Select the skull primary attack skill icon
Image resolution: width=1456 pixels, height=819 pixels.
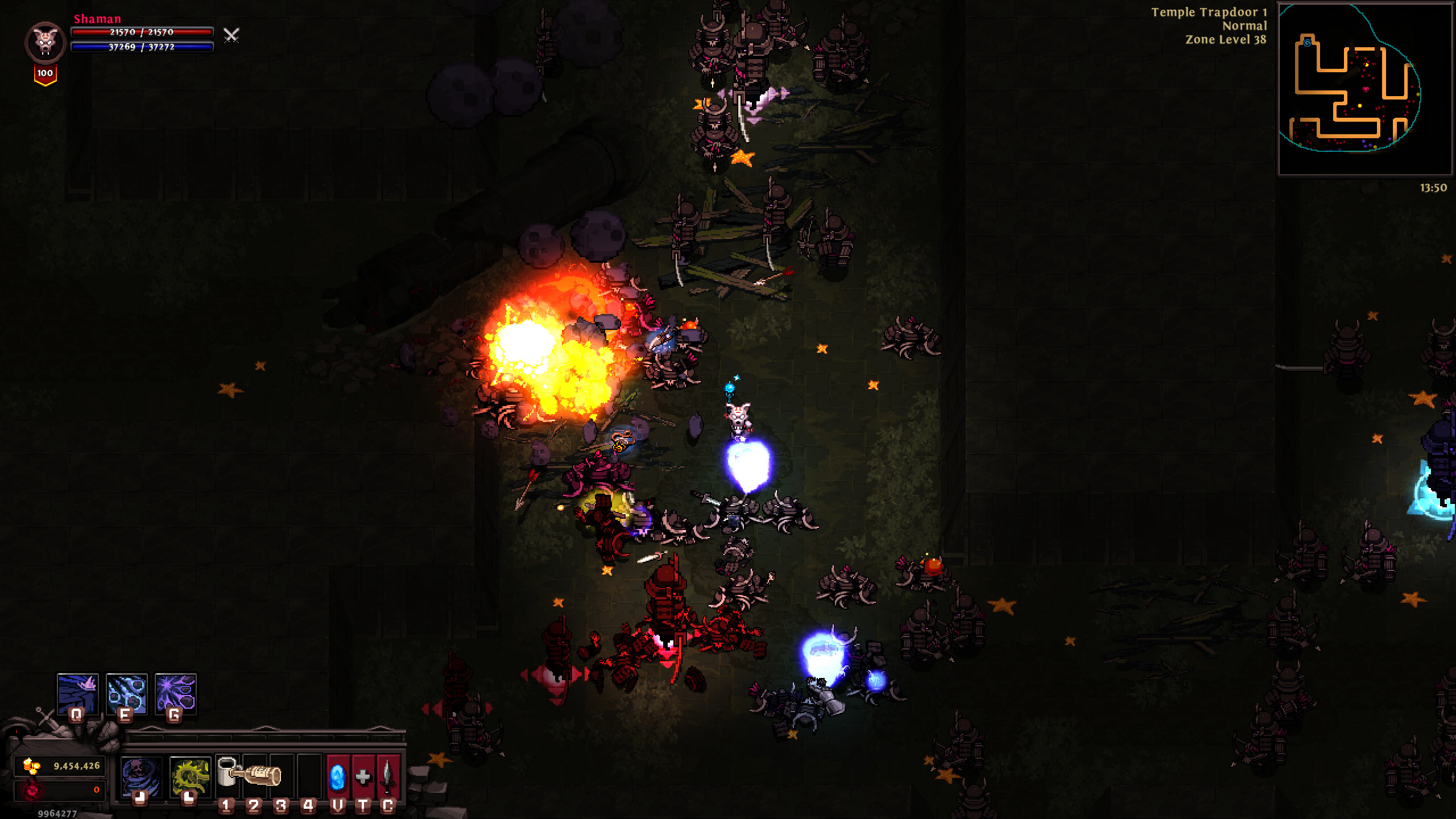140,775
